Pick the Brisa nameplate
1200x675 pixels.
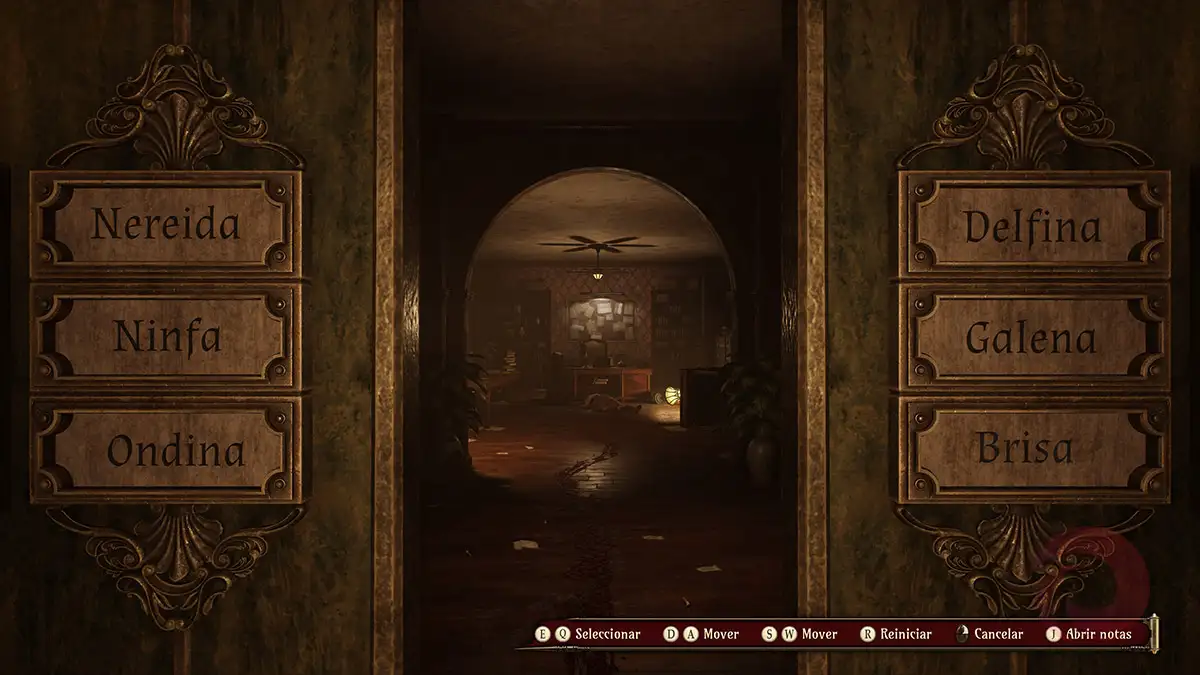click(x=1034, y=450)
